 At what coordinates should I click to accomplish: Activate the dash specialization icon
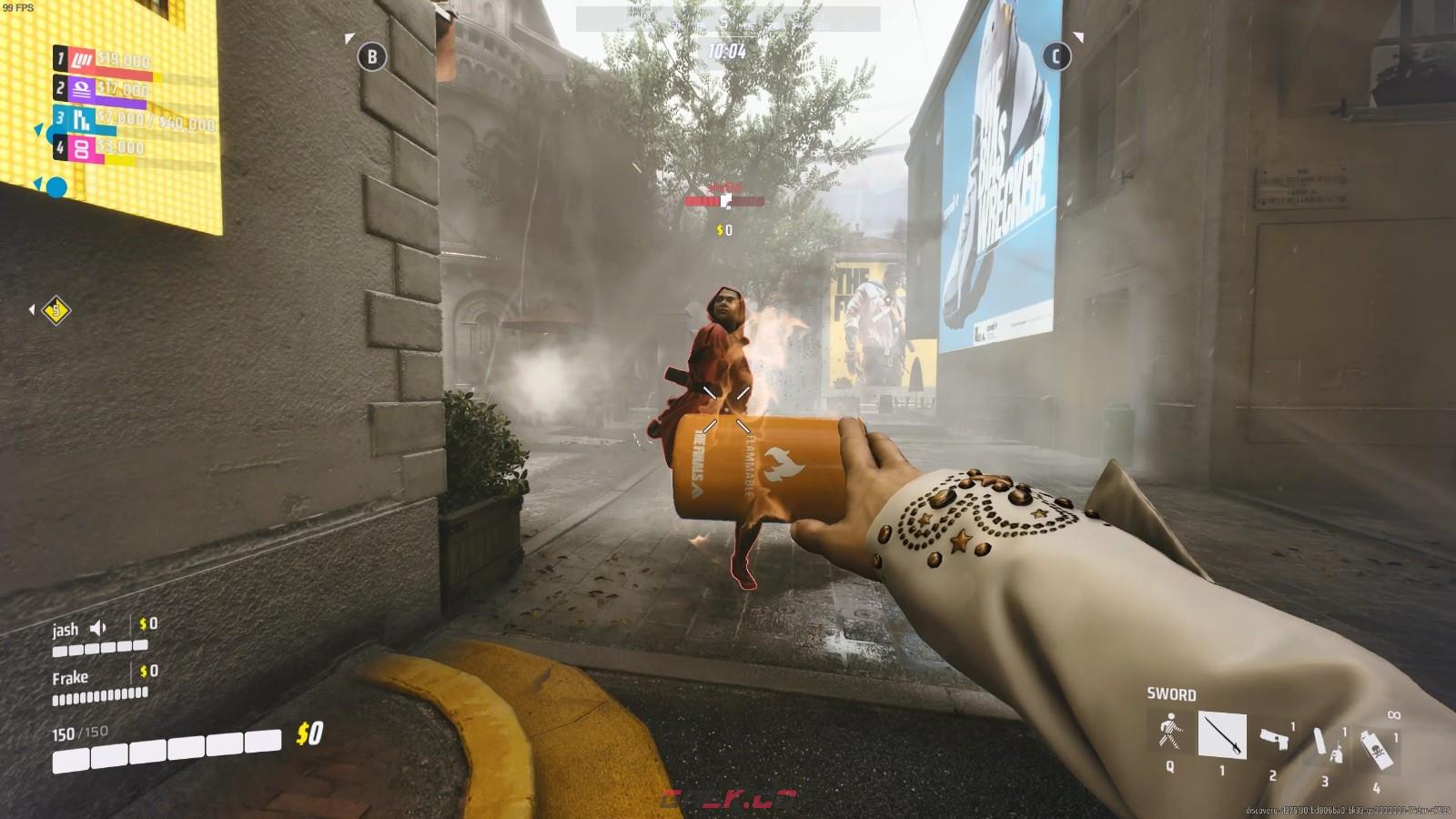pos(1170,732)
